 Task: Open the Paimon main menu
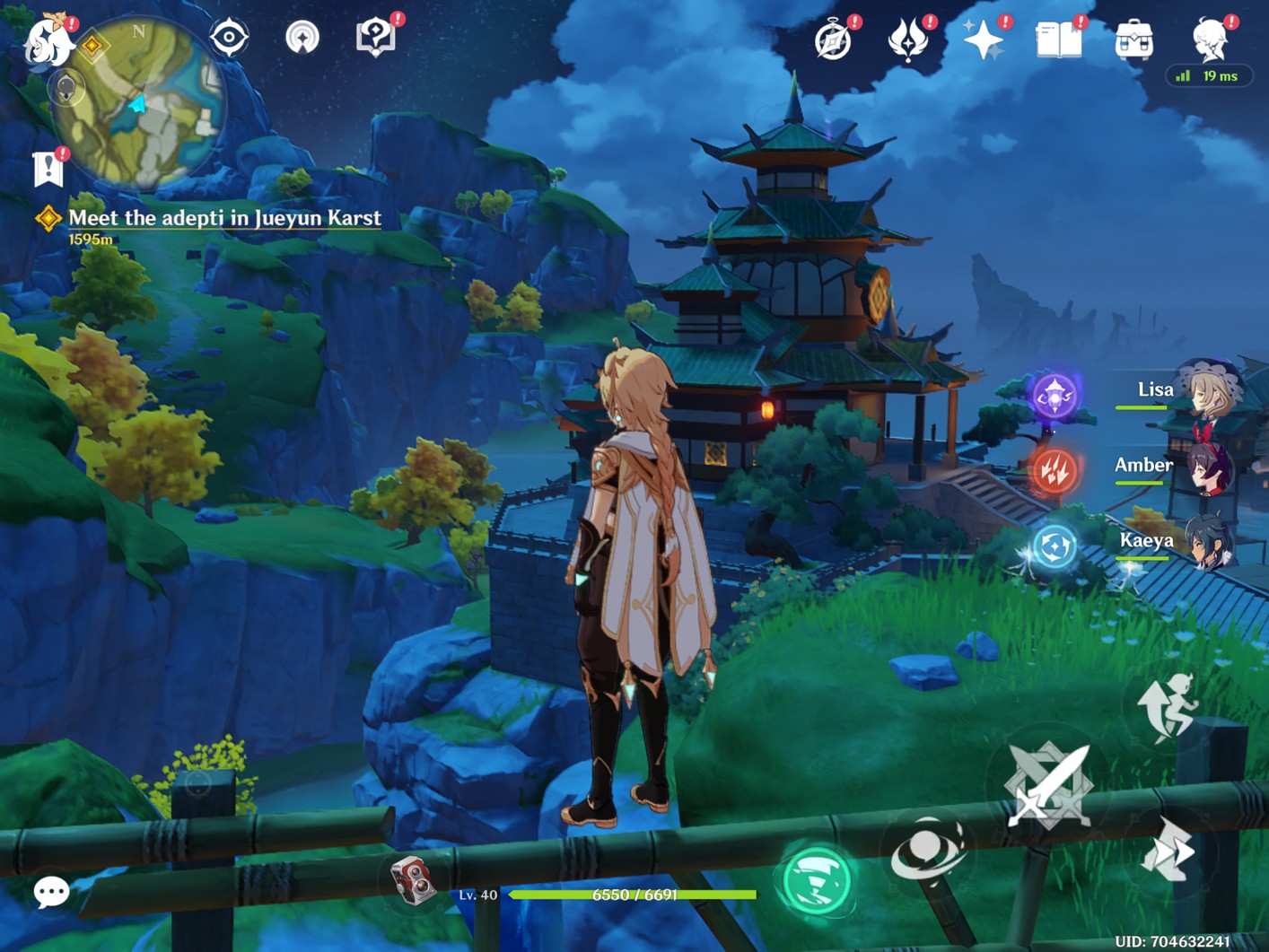(x=47, y=42)
